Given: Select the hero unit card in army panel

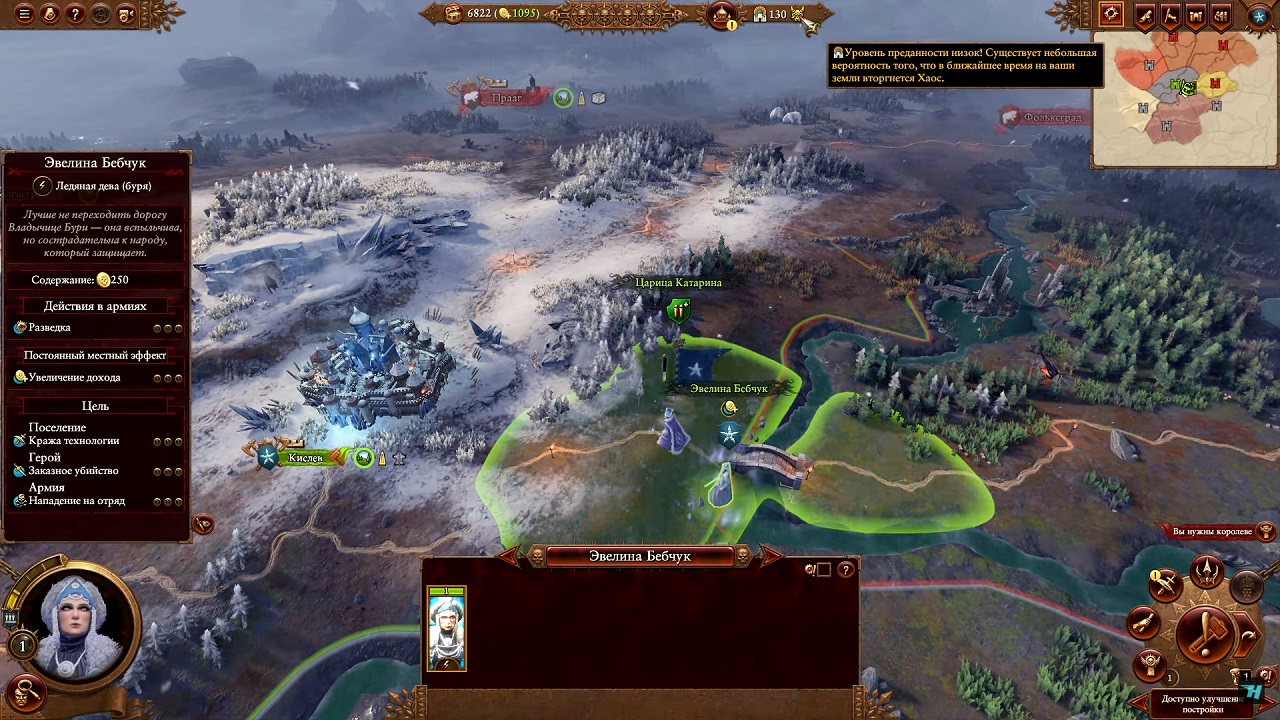Looking at the screenshot, I should 447,628.
